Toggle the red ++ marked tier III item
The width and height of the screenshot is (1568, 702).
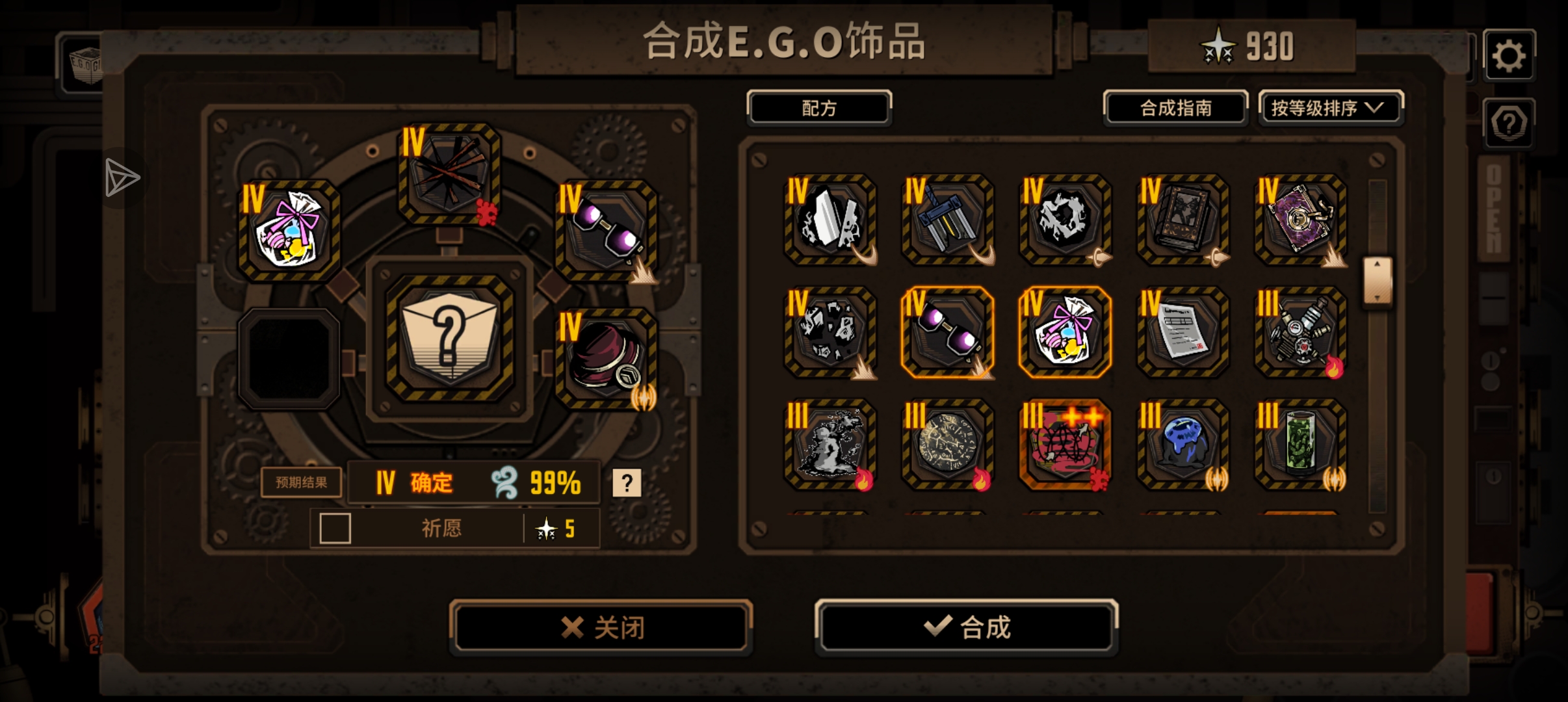coord(1064,445)
